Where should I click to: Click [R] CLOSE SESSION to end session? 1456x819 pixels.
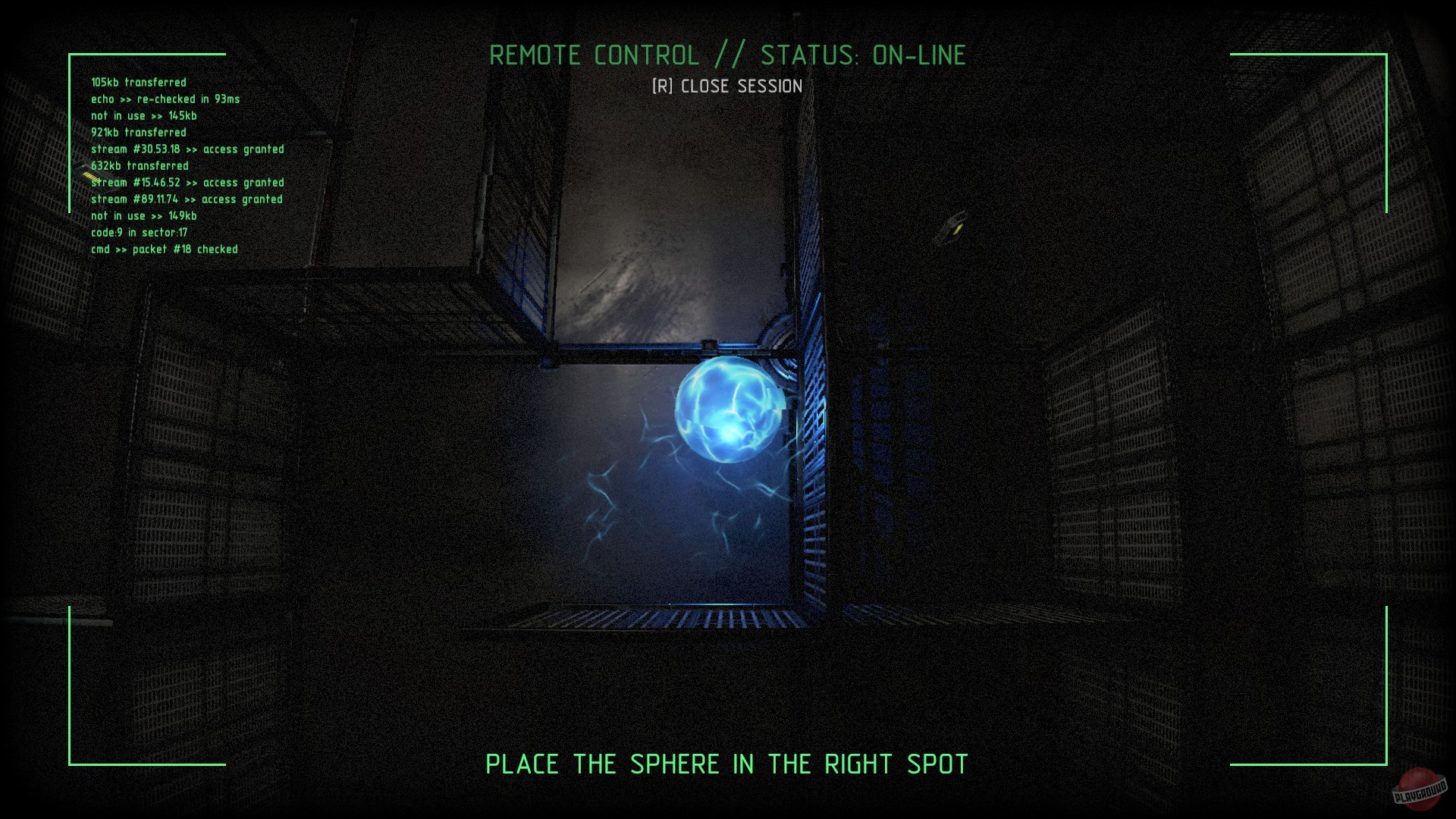pyautogui.click(x=726, y=86)
